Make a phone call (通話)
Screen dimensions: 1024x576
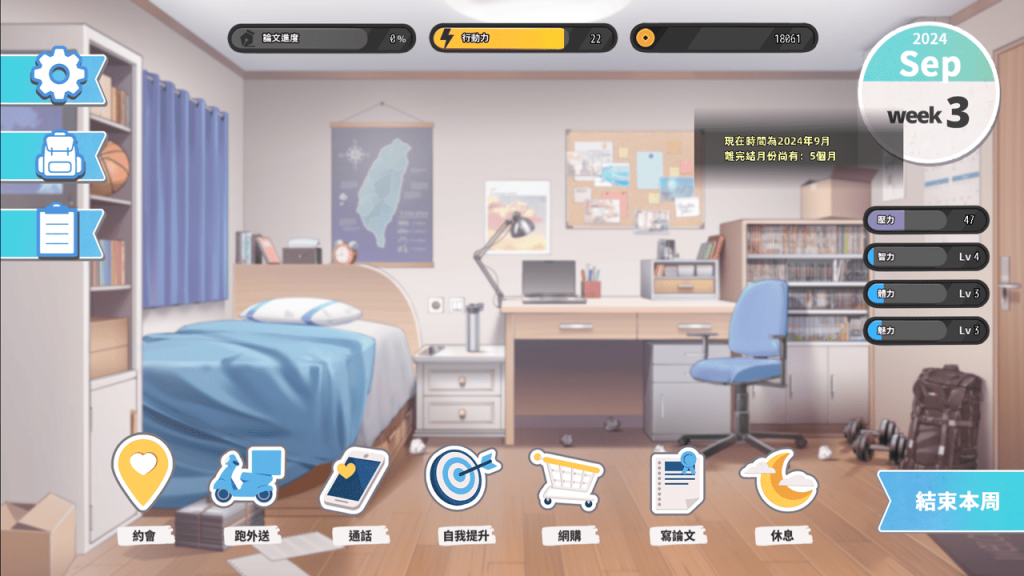[354, 479]
